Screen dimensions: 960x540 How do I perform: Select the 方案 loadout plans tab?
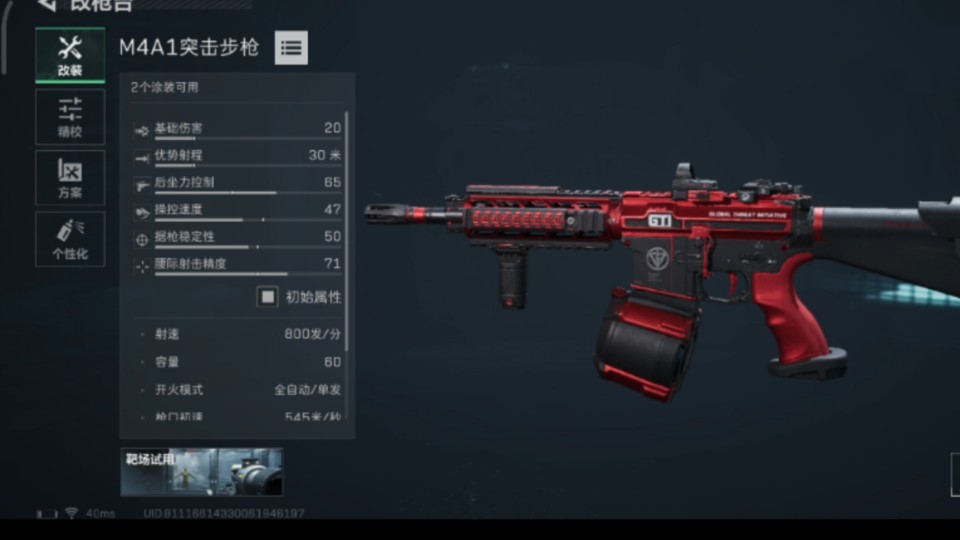[70, 178]
